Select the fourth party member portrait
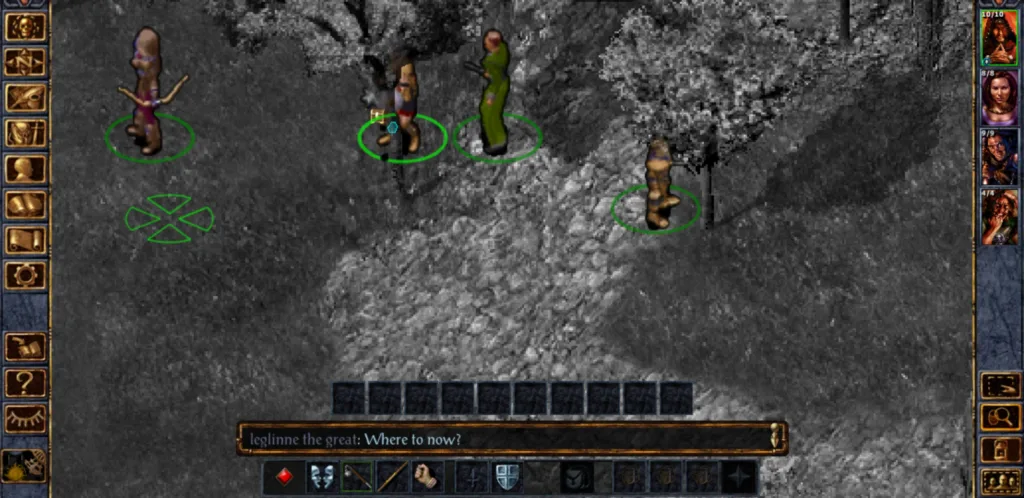 coord(999,217)
